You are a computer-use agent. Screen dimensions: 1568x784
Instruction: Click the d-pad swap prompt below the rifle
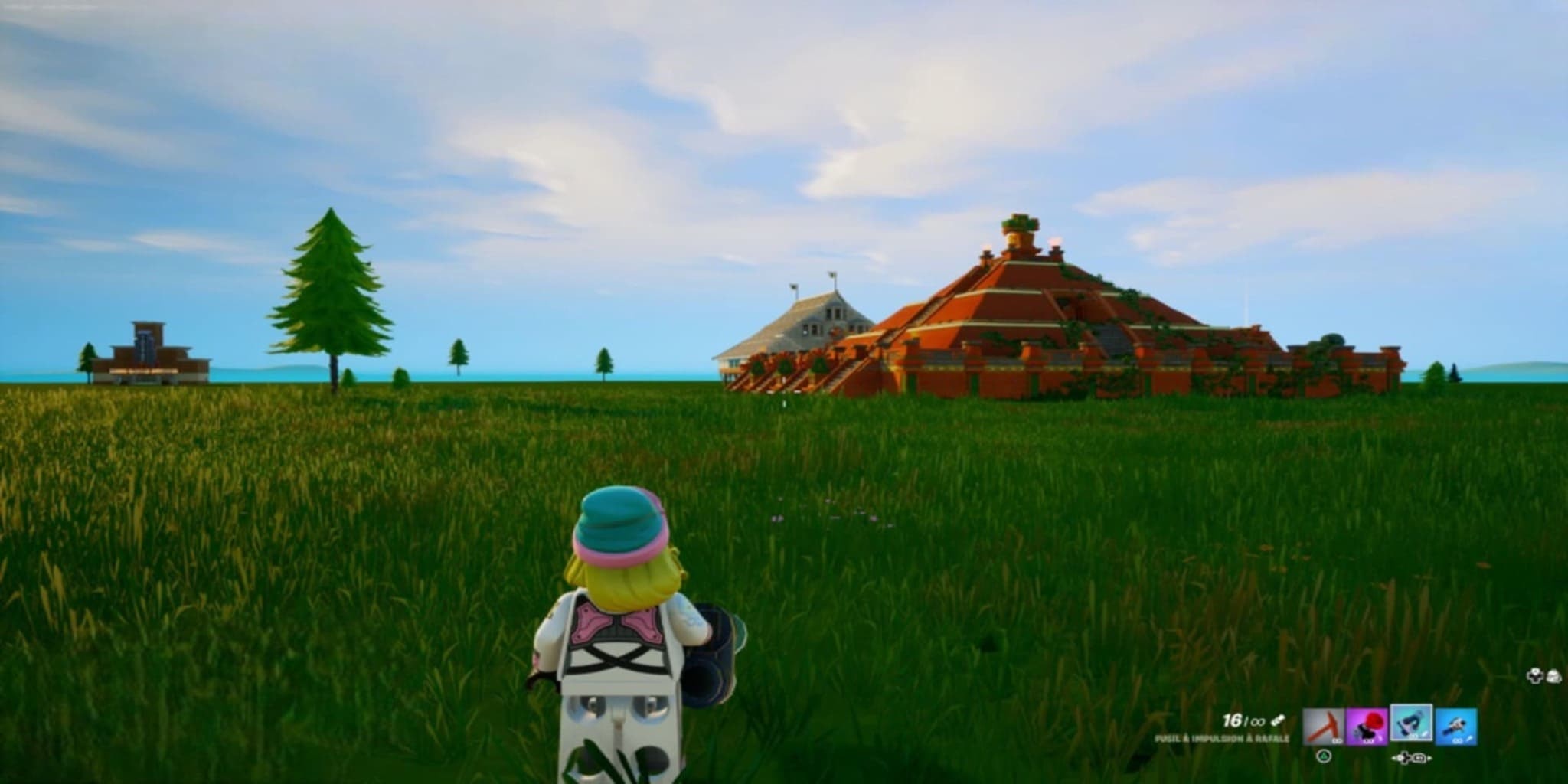(1411, 758)
